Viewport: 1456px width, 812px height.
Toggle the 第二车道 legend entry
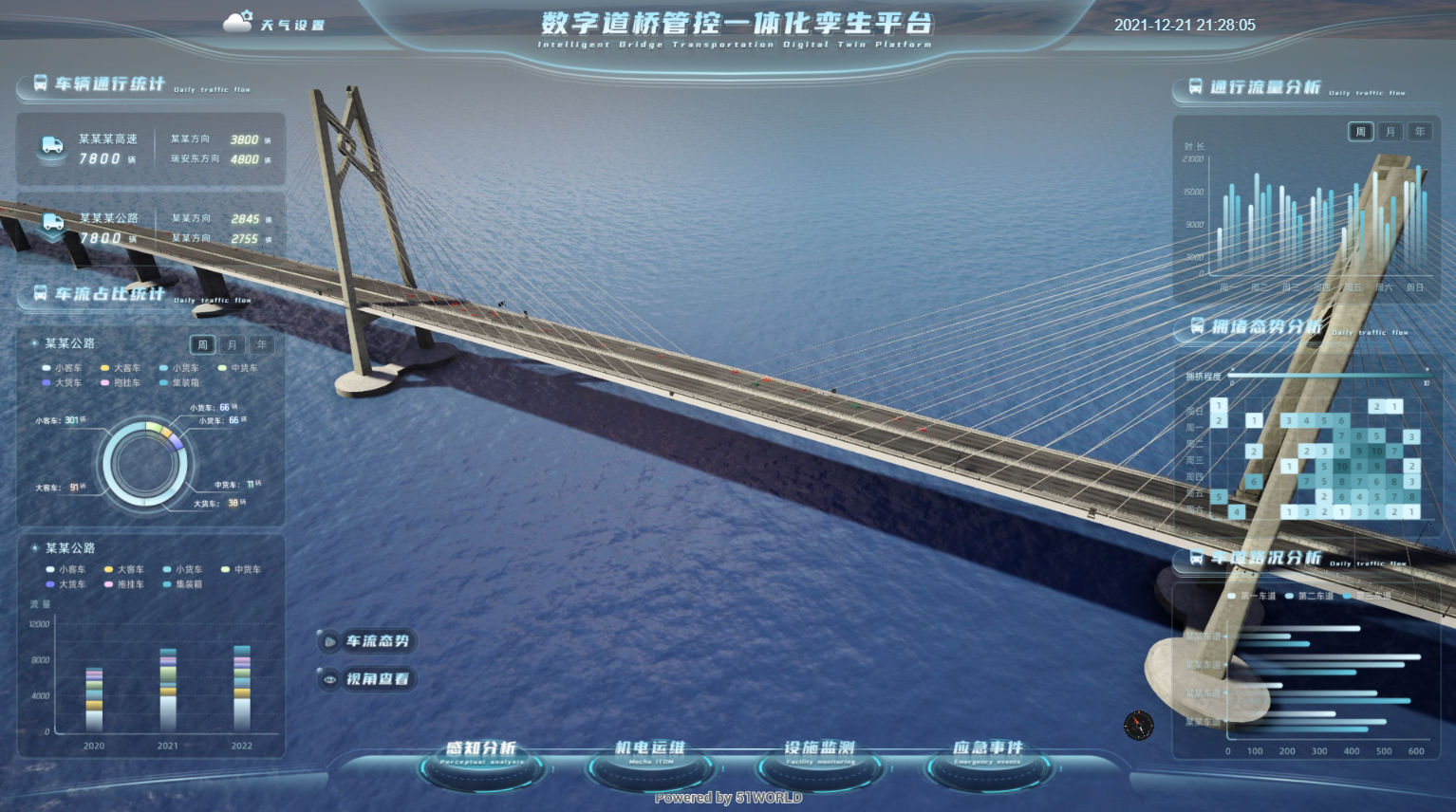point(1310,596)
